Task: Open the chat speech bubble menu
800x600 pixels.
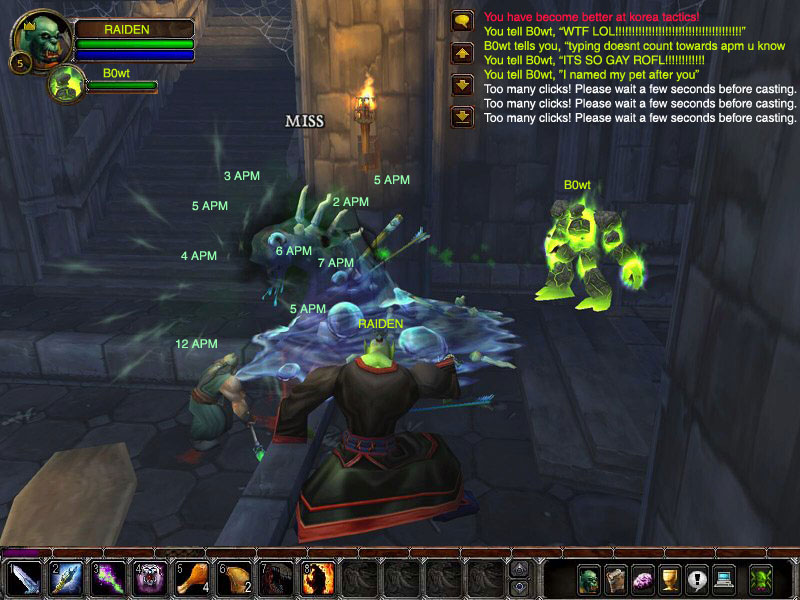Action: pyautogui.click(x=462, y=20)
